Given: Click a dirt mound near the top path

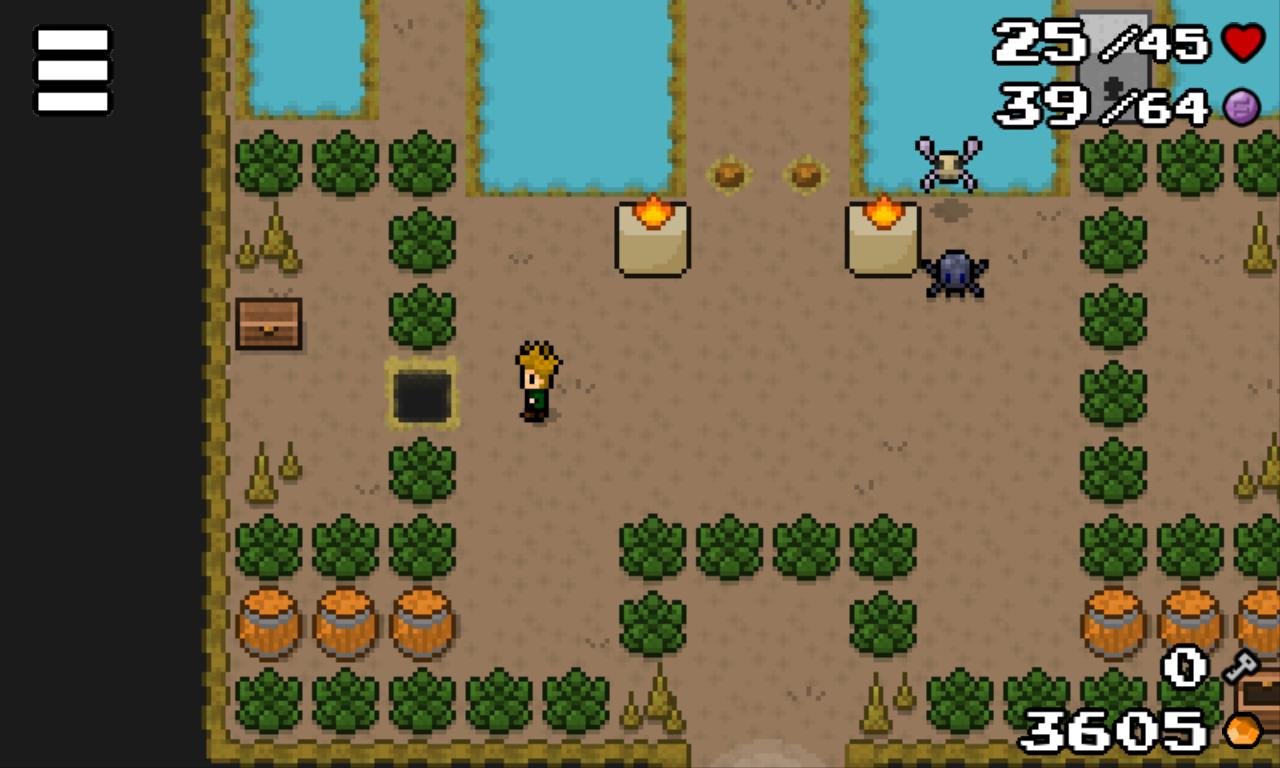Looking at the screenshot, I should 731,174.
